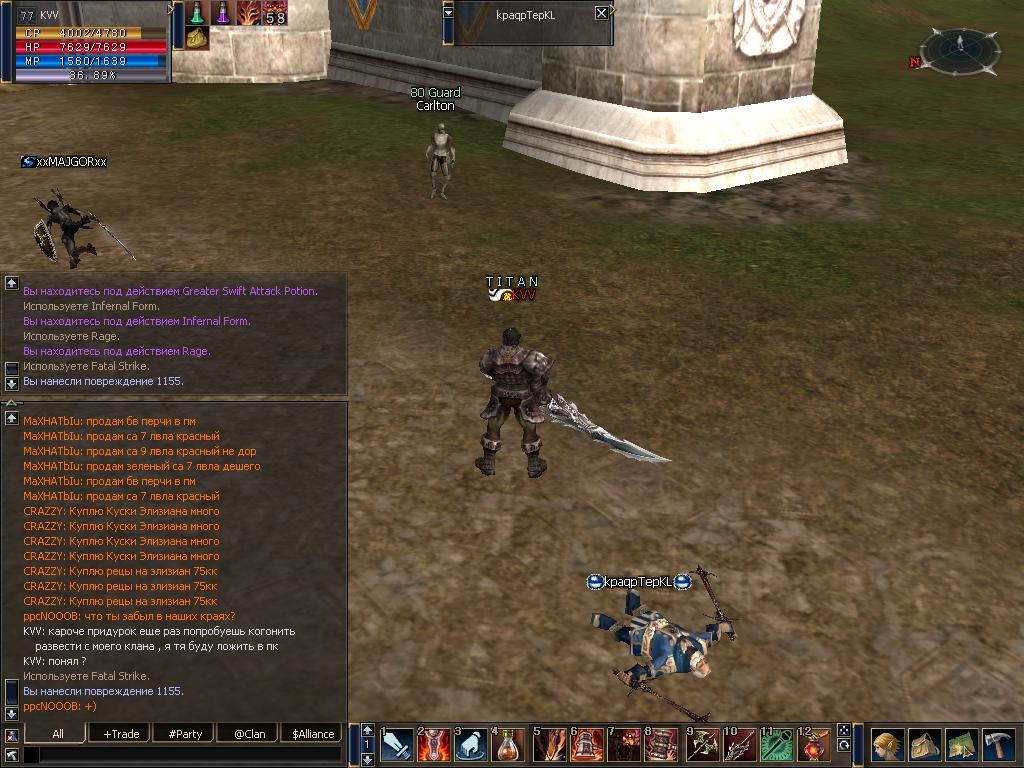Activate the hammer skill in slot 6
1024x768 pixels.
pos(588,745)
